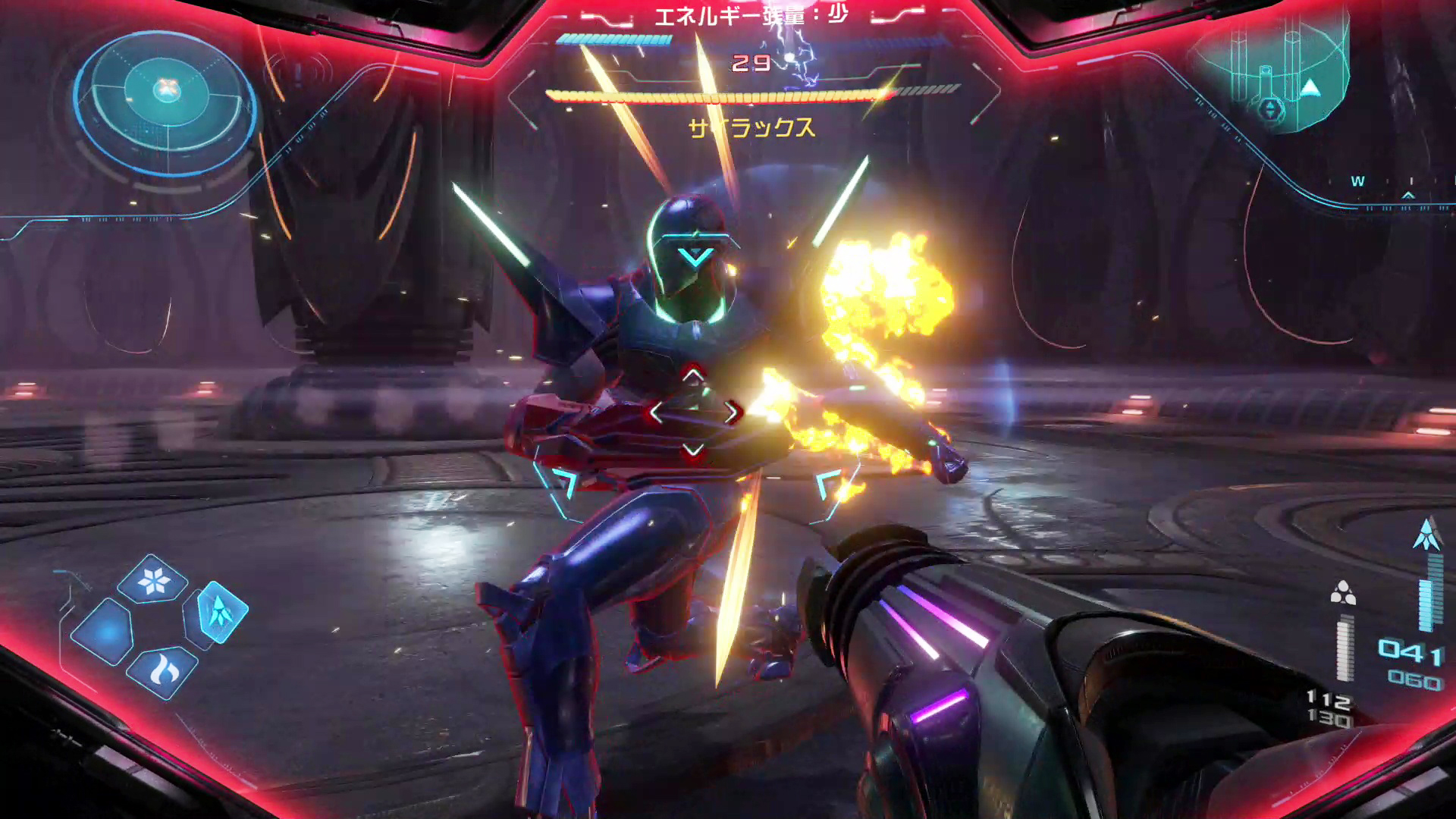Click the three-dot shot ammo icon
This screenshot has width=1456, height=819.
tap(1343, 593)
